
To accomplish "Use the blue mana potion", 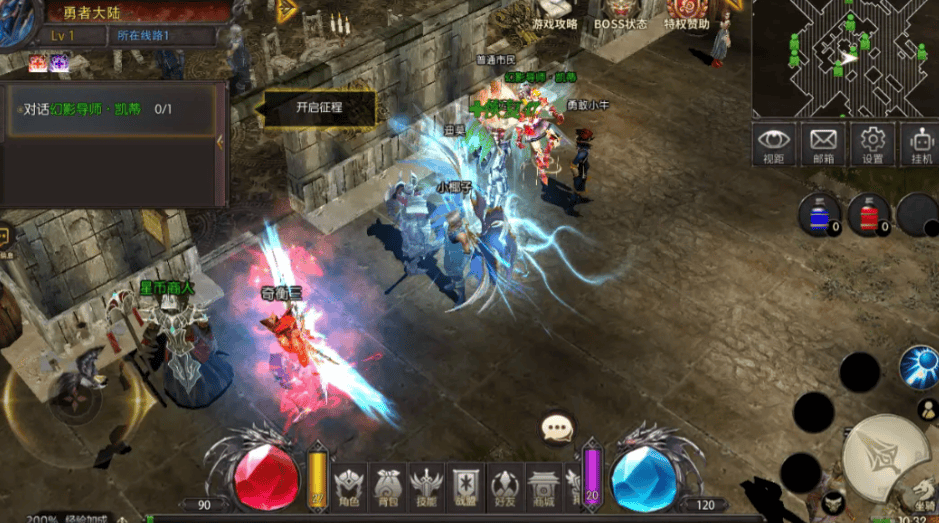I will click(819, 214).
